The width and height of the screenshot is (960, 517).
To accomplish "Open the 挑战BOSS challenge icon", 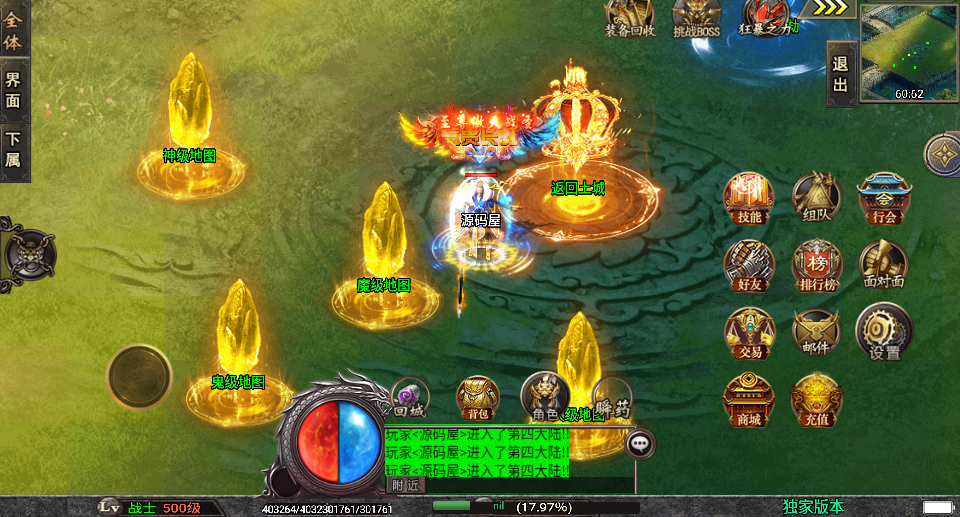I will coord(696,17).
